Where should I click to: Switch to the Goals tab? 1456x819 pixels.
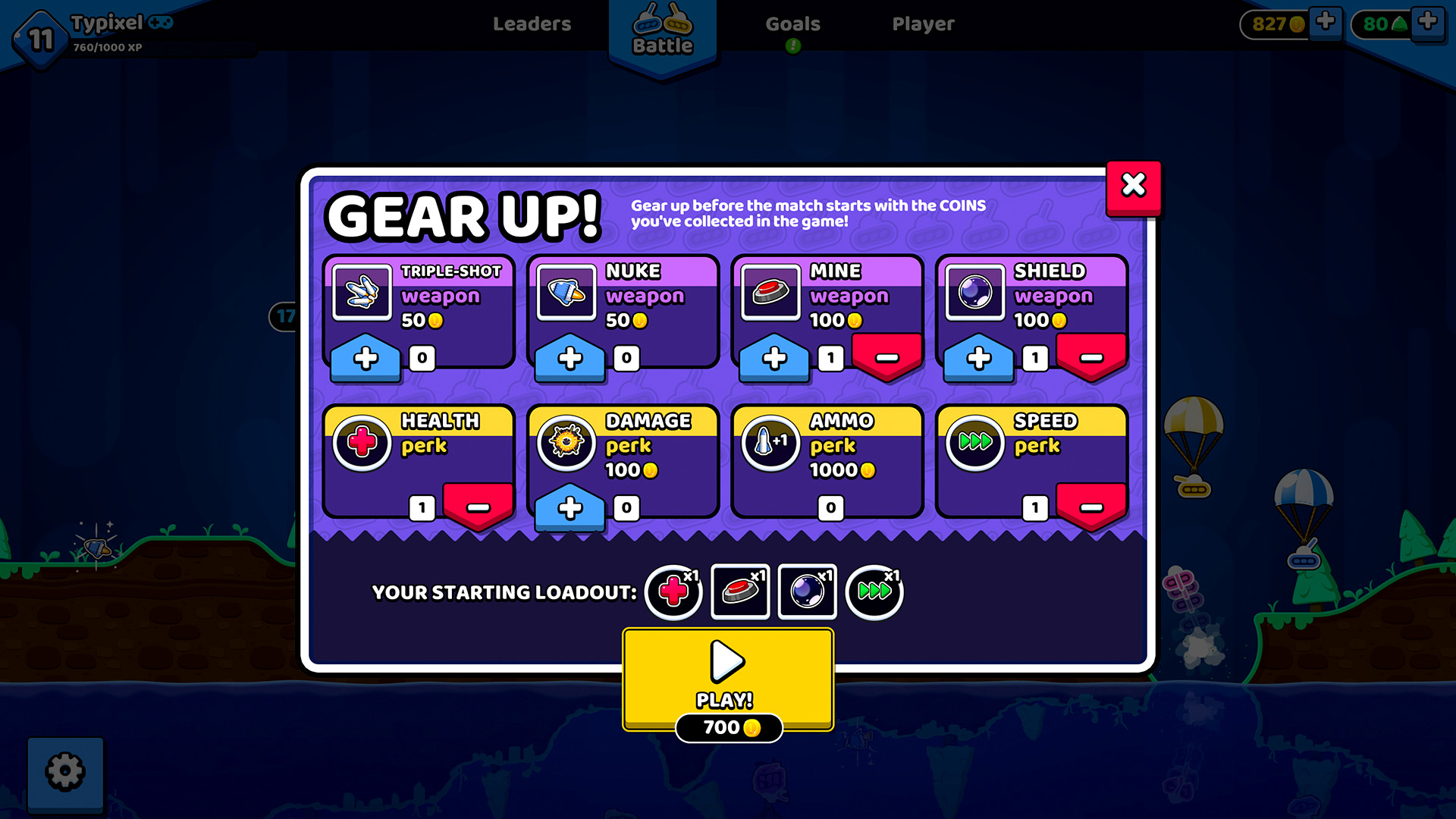[792, 24]
